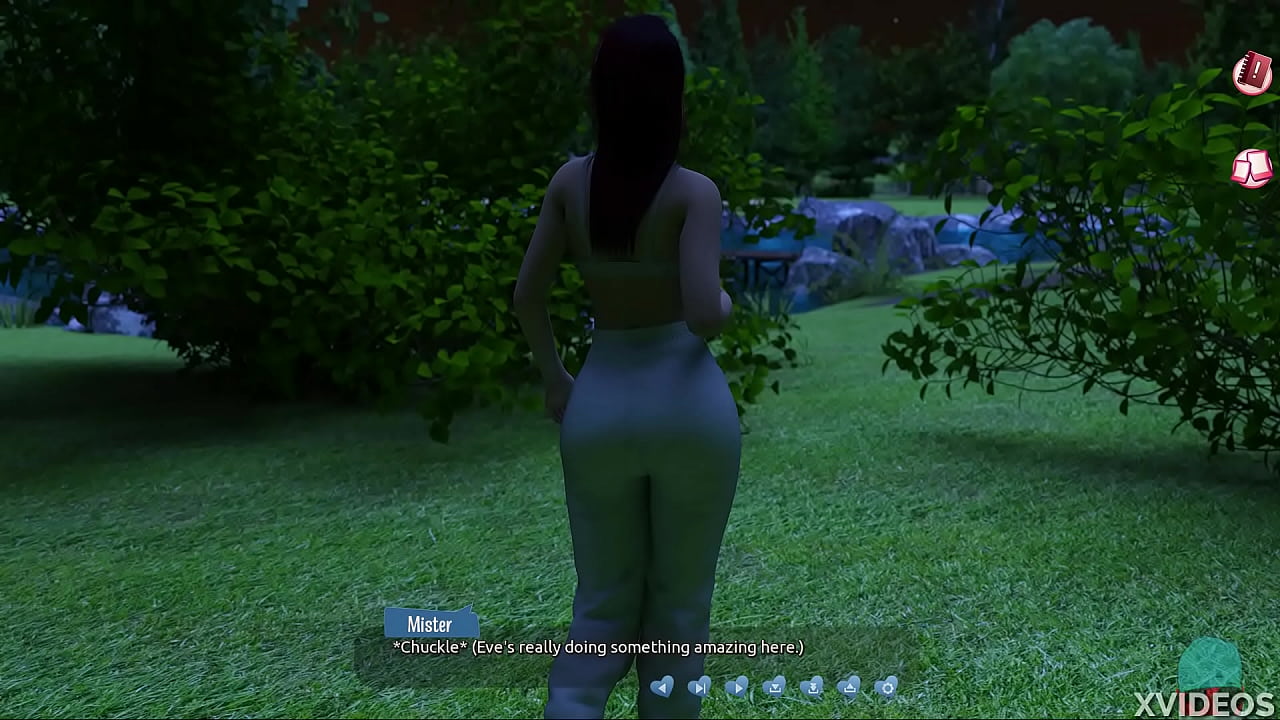
Task: Skip ahead to the next choice
Action: tap(700, 687)
